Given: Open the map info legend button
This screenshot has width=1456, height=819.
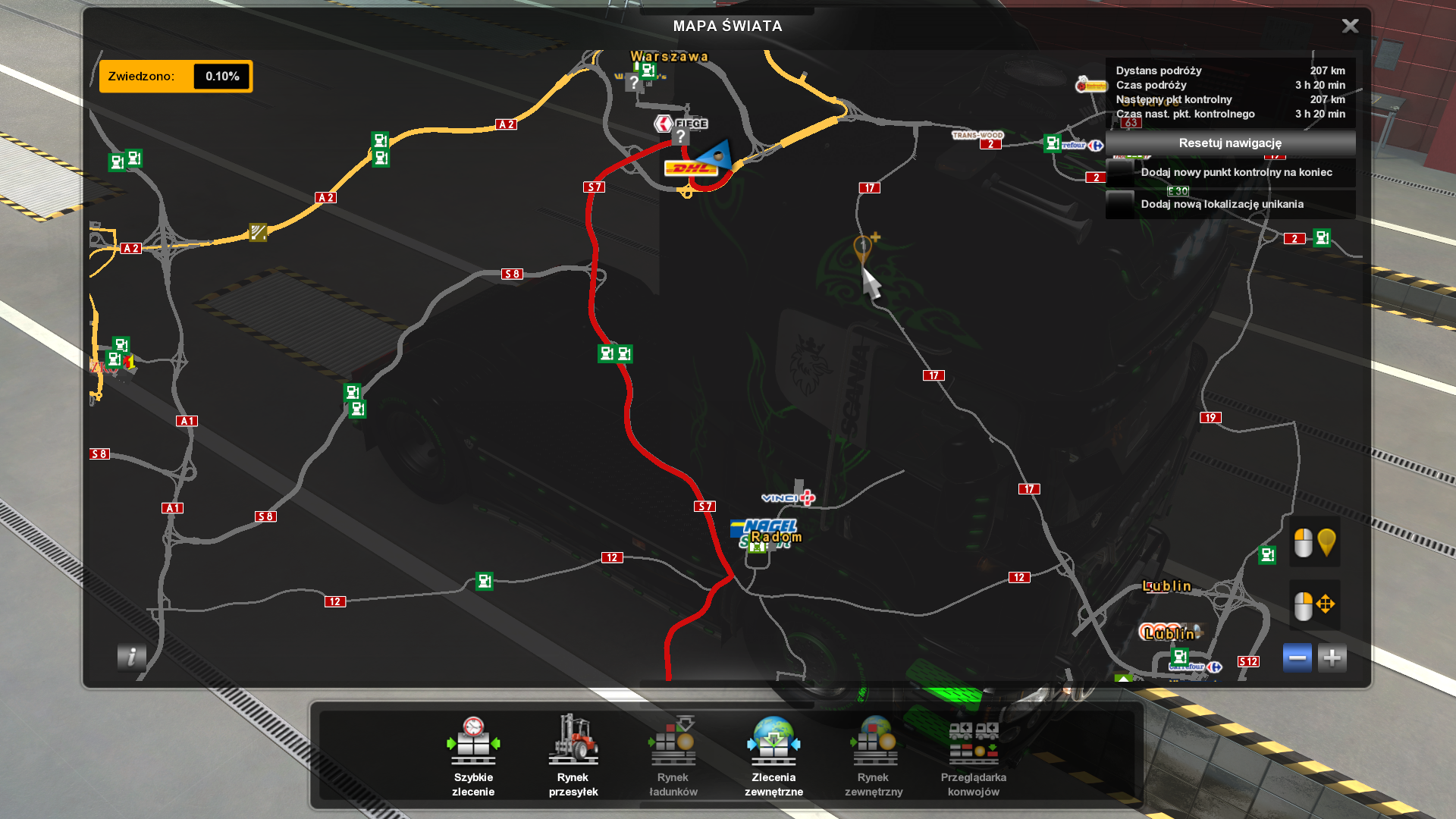Looking at the screenshot, I should click(x=131, y=657).
